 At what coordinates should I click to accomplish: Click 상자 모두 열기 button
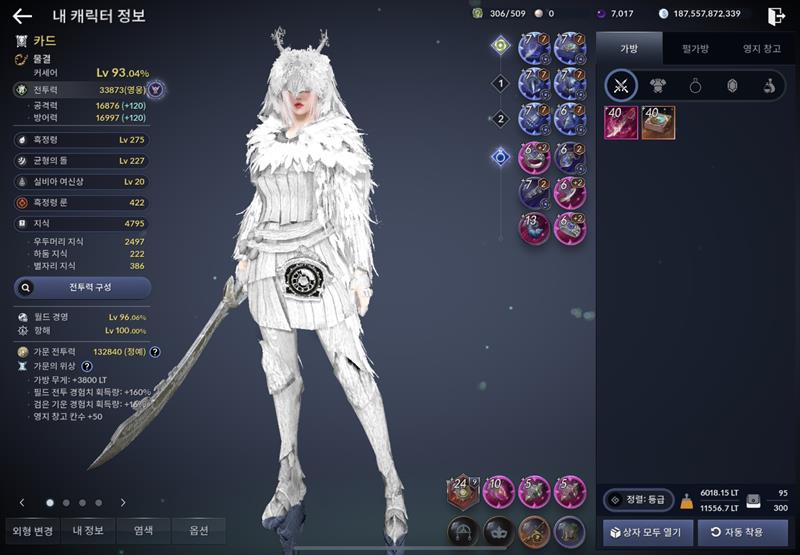click(648, 532)
